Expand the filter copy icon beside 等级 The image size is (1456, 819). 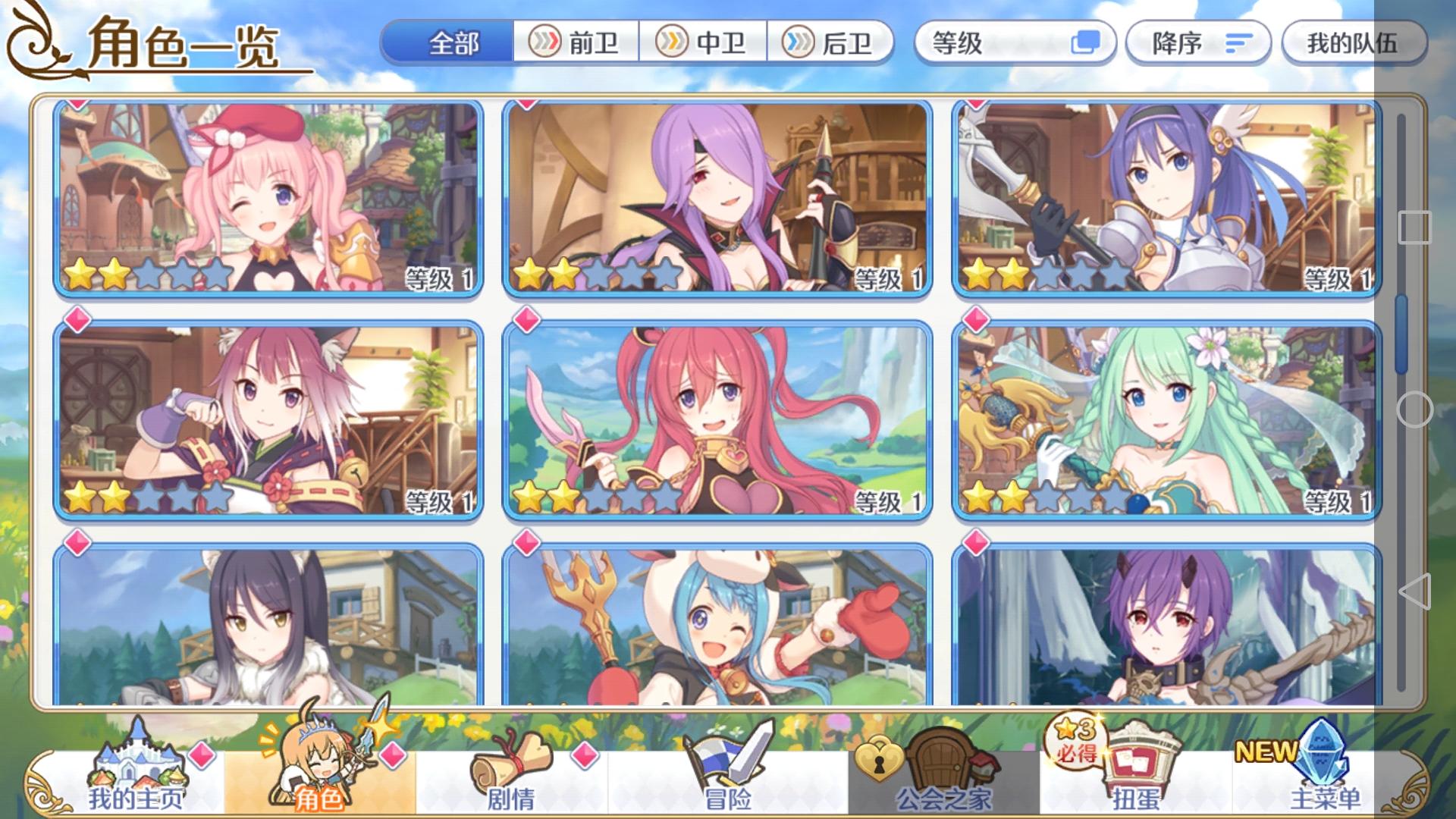tap(1086, 44)
